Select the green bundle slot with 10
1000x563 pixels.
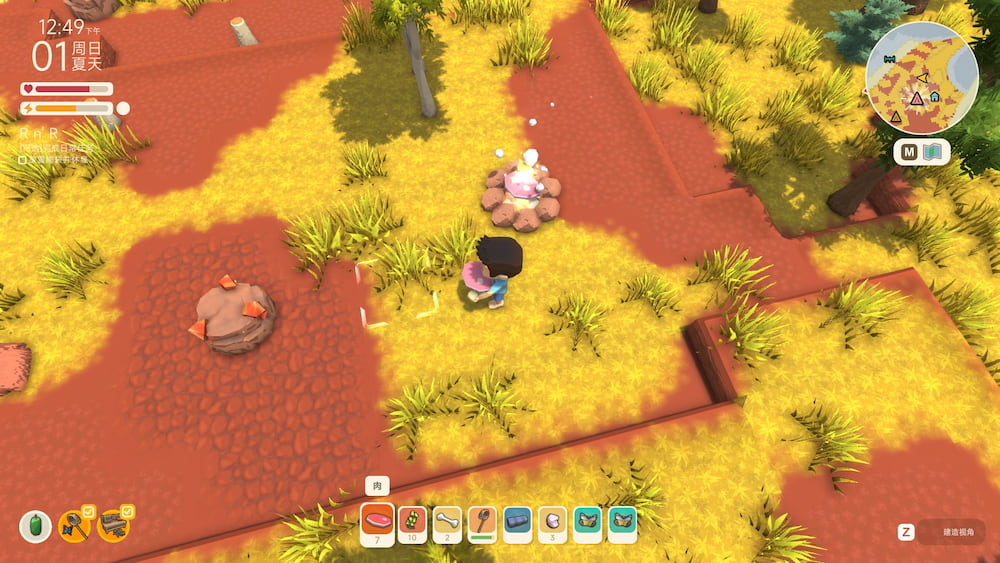413,523
